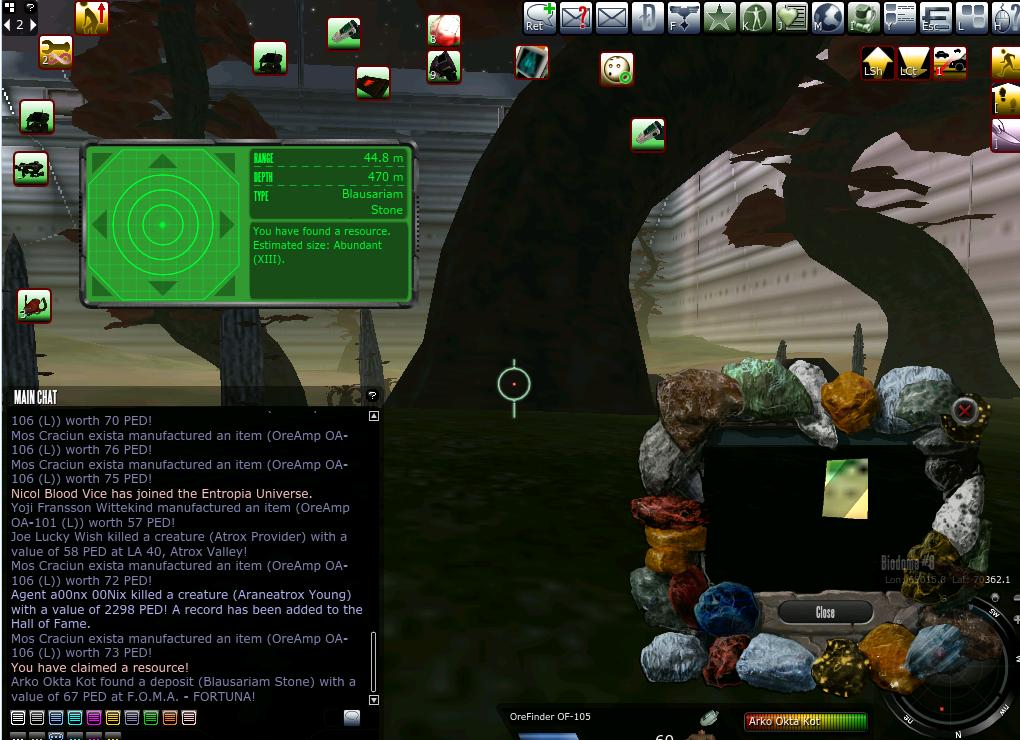Select the magenta chat channel tab
Viewport: 1020px width, 740px height.
tap(94, 717)
